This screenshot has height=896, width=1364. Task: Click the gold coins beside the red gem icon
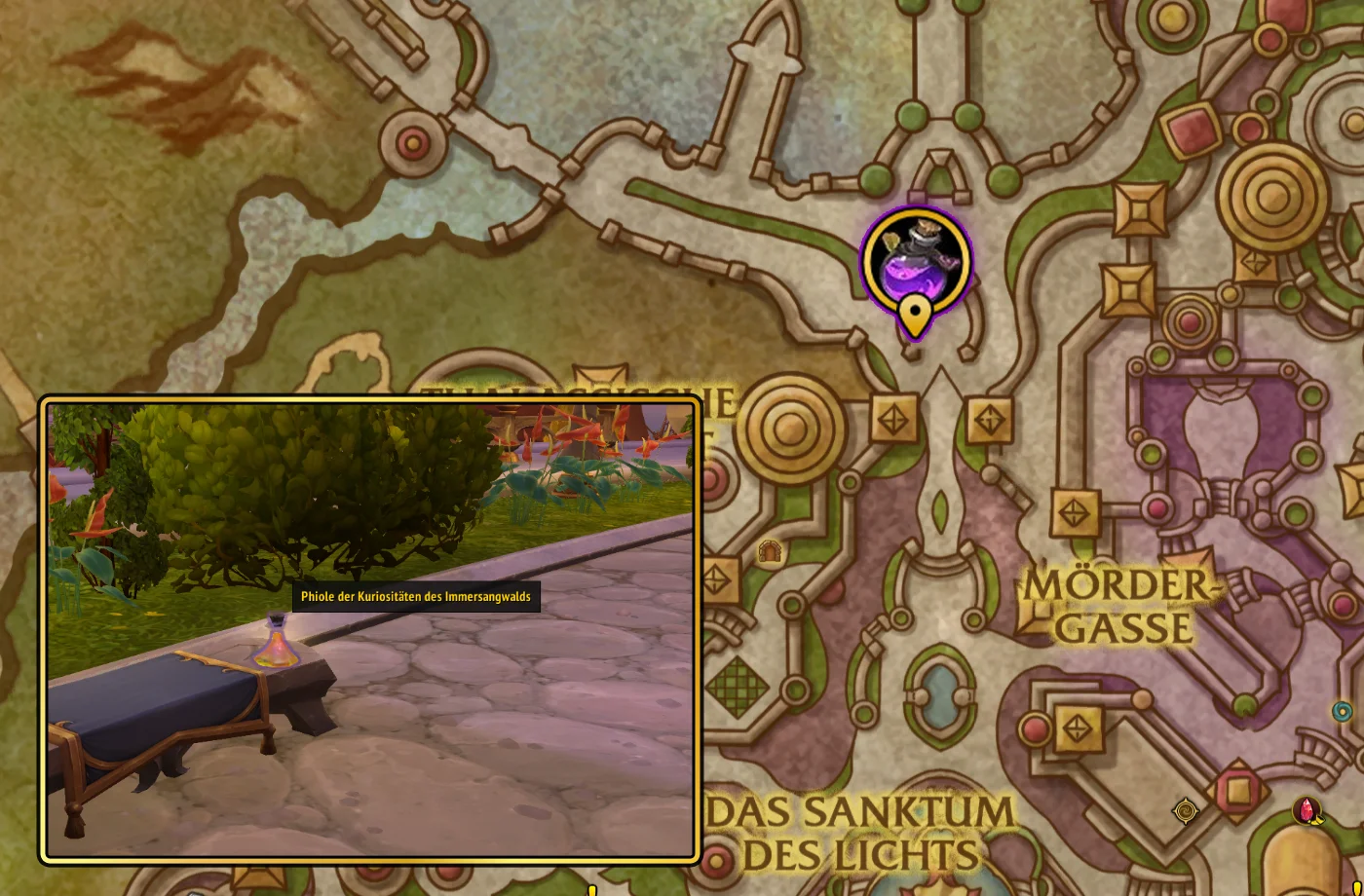(x=1317, y=821)
